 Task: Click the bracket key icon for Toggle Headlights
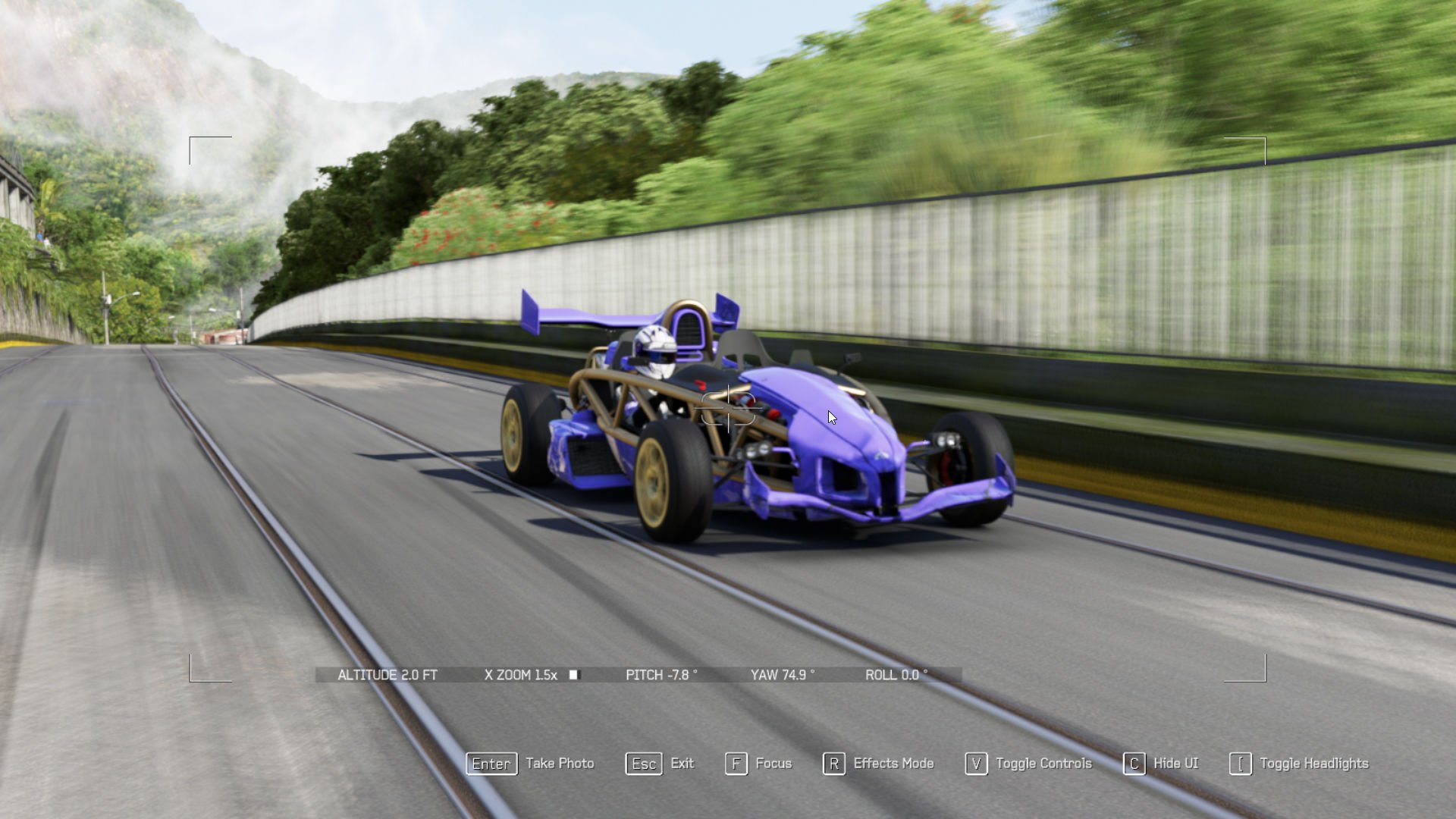pos(1241,764)
